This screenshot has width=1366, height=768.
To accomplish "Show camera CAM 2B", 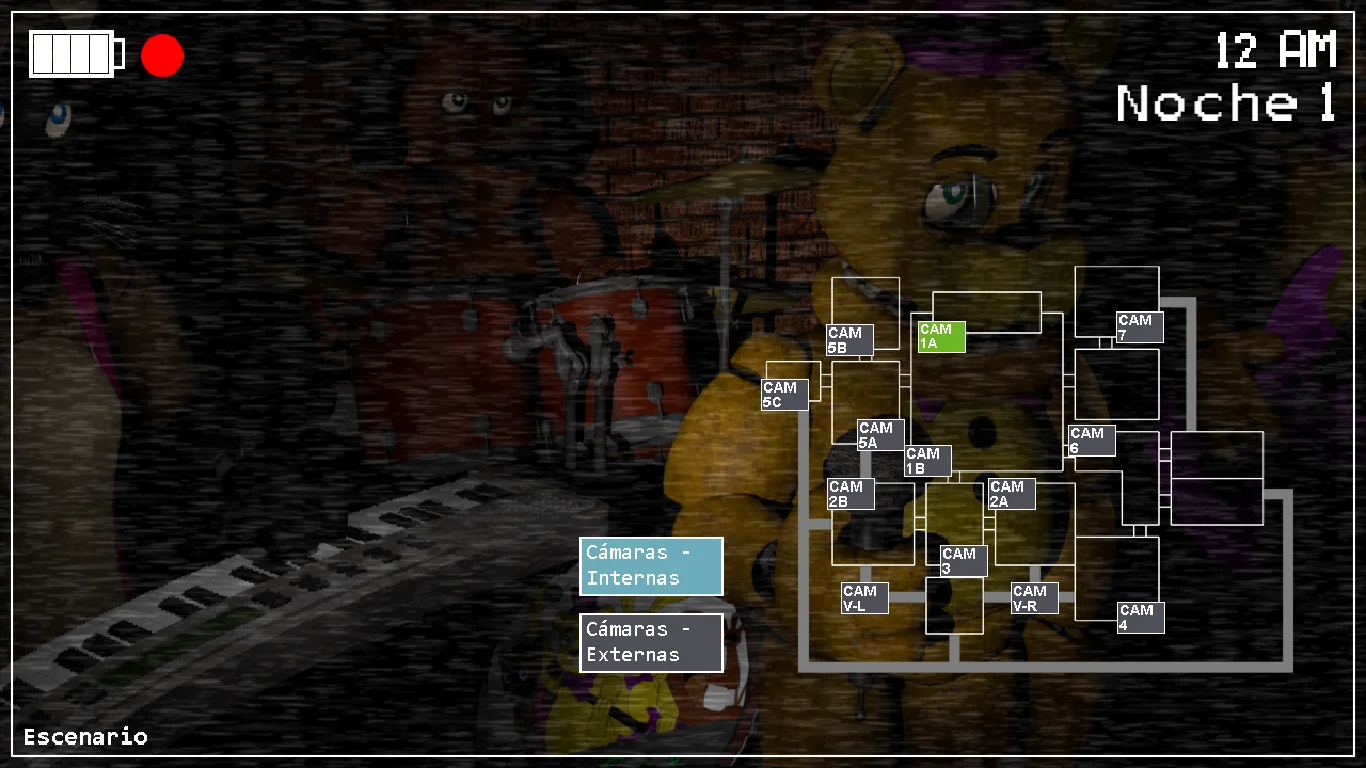I will click(x=851, y=494).
